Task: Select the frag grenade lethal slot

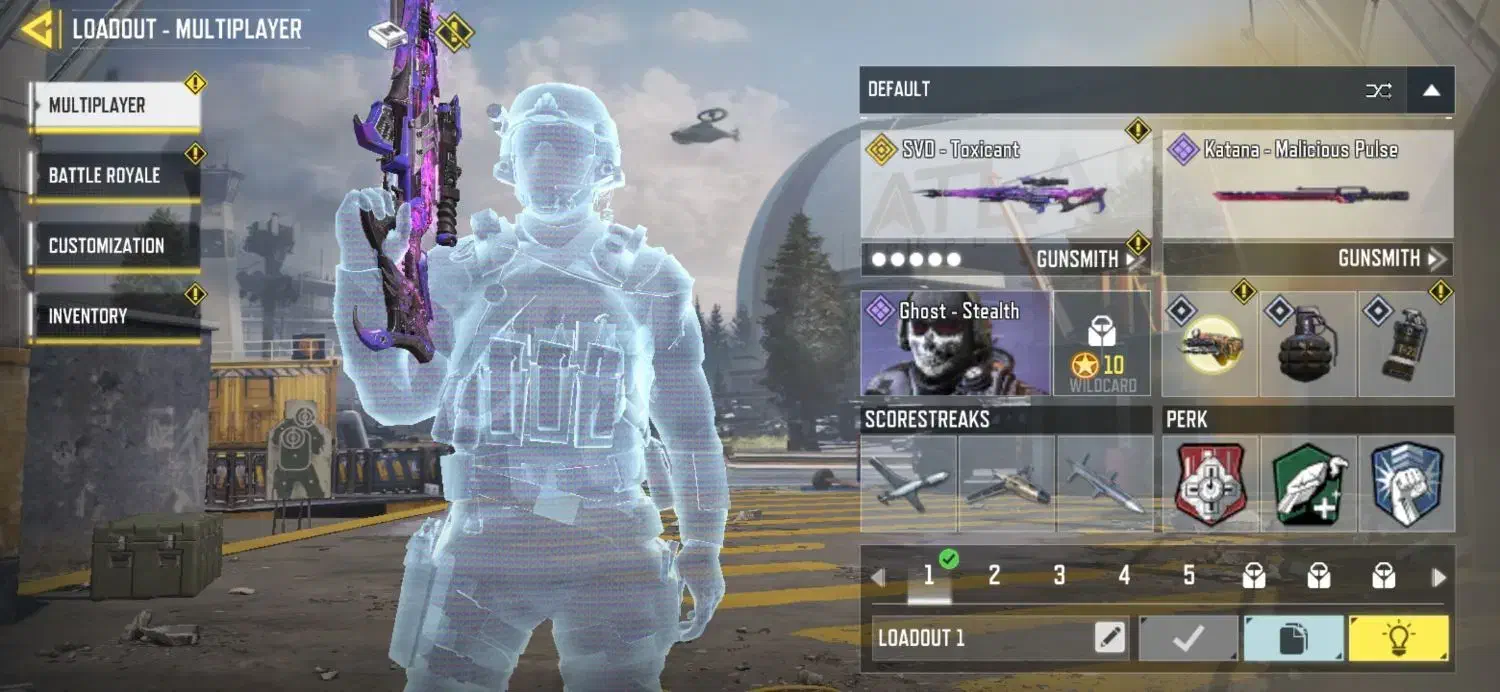Action: (1308, 344)
